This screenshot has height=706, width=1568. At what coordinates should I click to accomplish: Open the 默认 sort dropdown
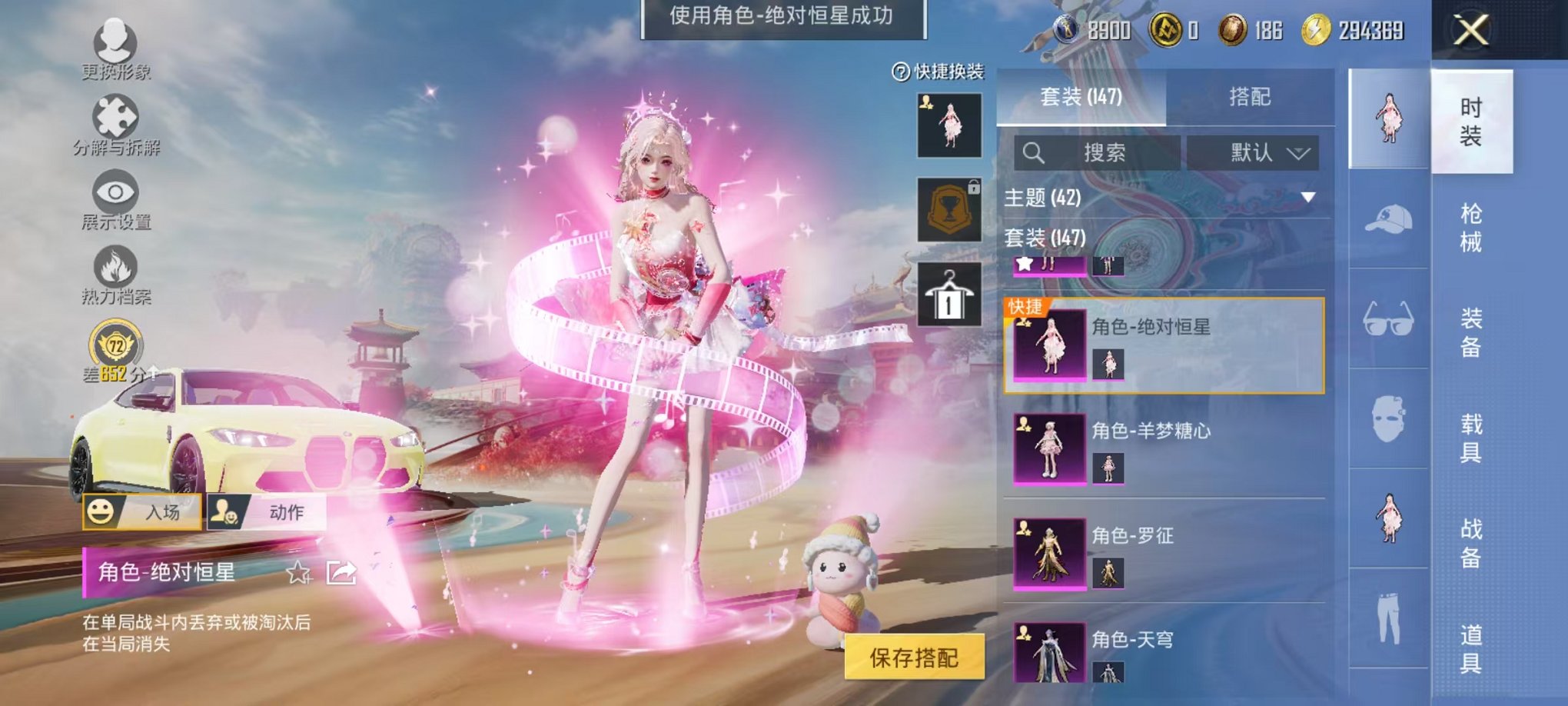[x=1249, y=152]
